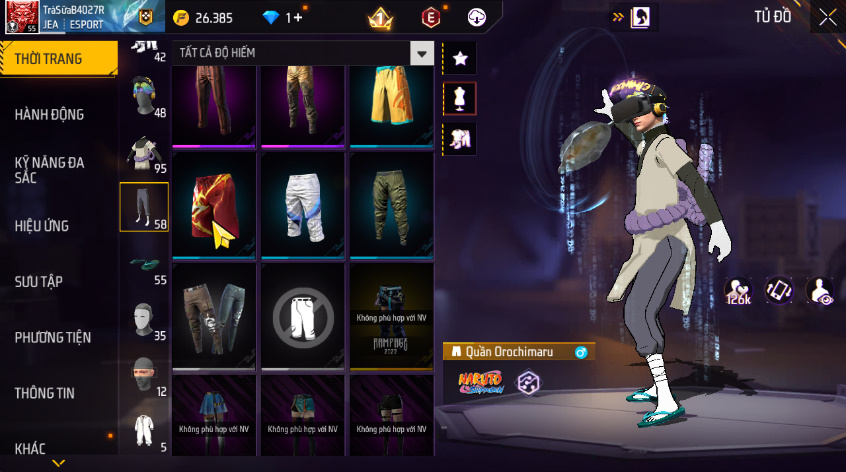
Task: Close the wardrobe with the X button
Action: tap(827, 17)
